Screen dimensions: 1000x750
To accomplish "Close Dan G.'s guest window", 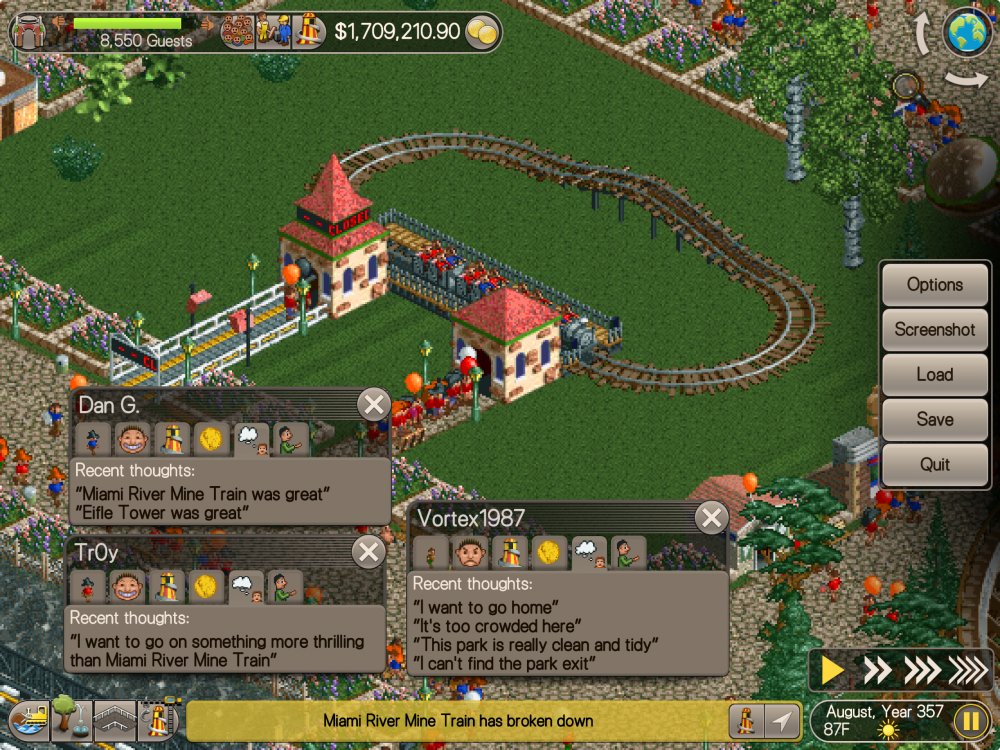I will tap(374, 405).
